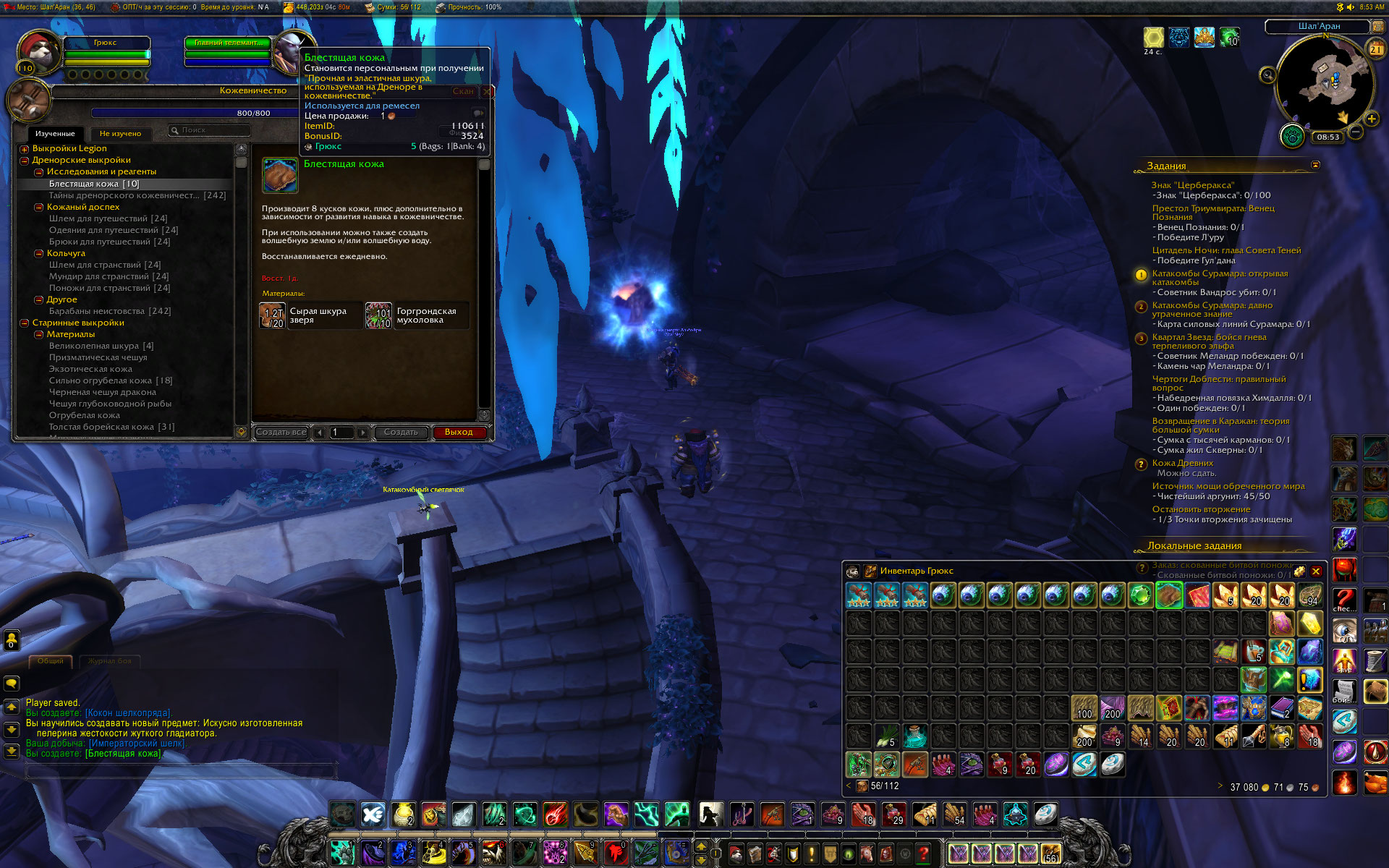Switch to the "Журнал боя" chat tab
The width and height of the screenshot is (1389, 868).
click(x=110, y=661)
